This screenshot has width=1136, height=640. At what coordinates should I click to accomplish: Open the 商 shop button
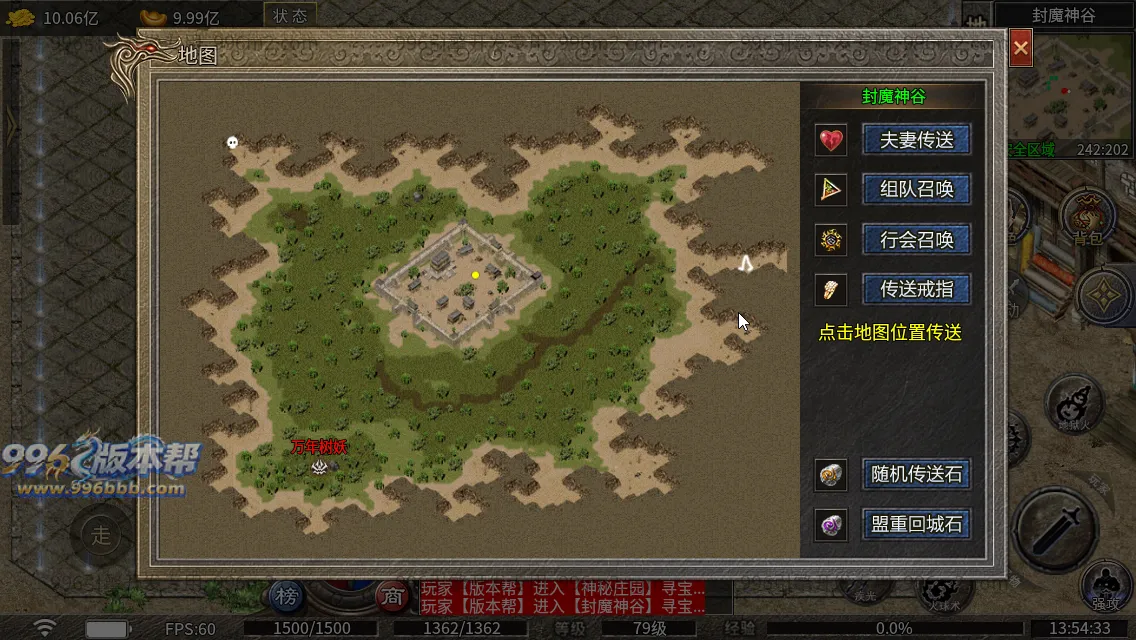point(391,597)
